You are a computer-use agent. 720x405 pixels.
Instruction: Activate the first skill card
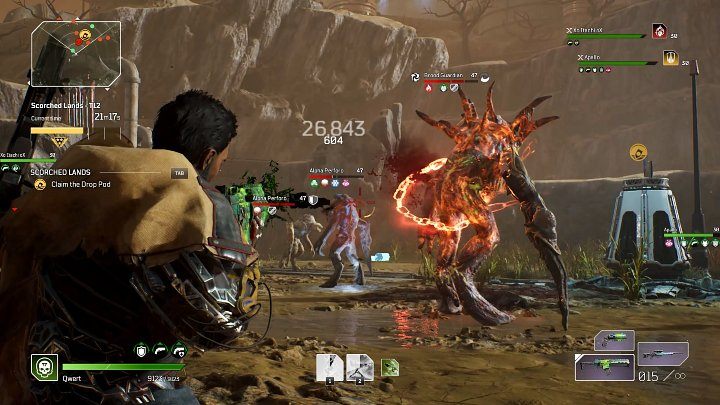pyautogui.click(x=329, y=367)
